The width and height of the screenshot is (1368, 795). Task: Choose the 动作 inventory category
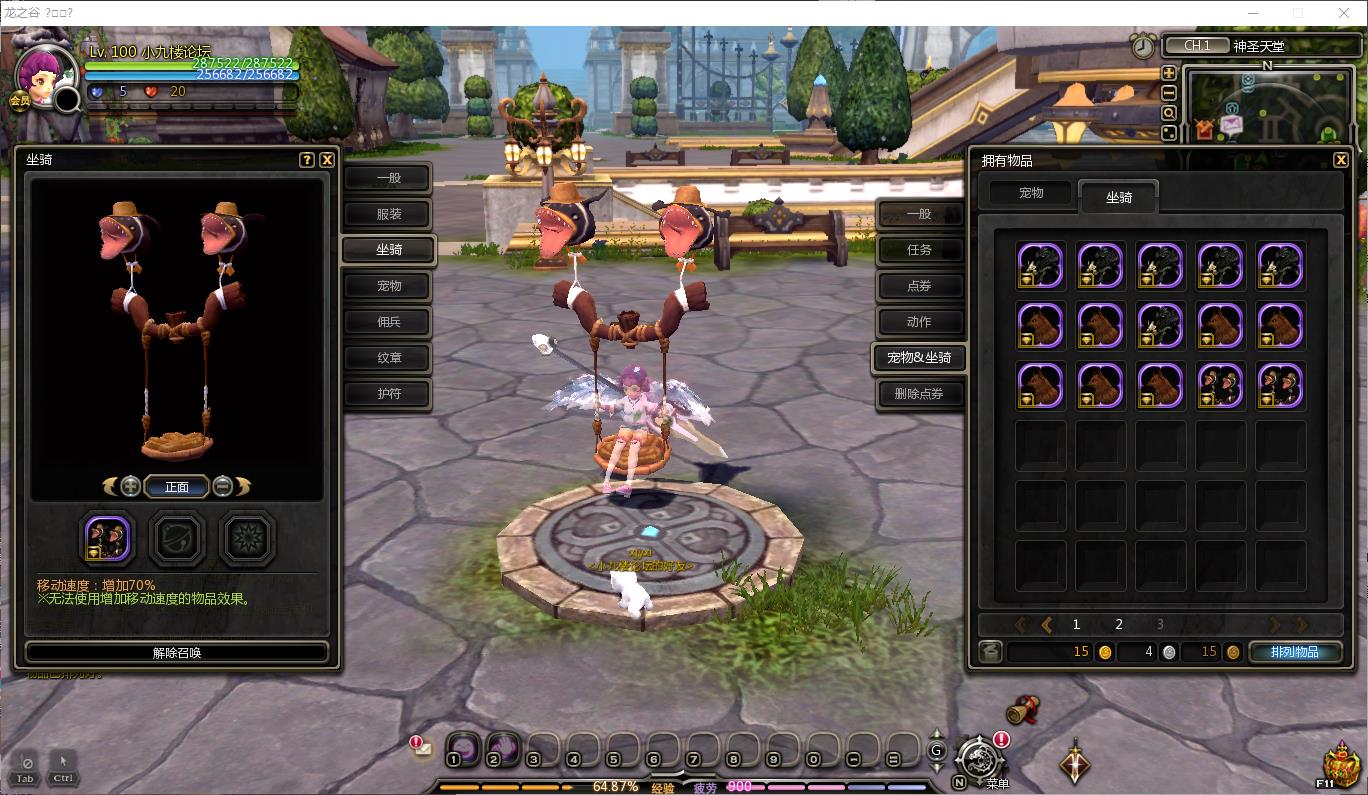click(x=919, y=322)
